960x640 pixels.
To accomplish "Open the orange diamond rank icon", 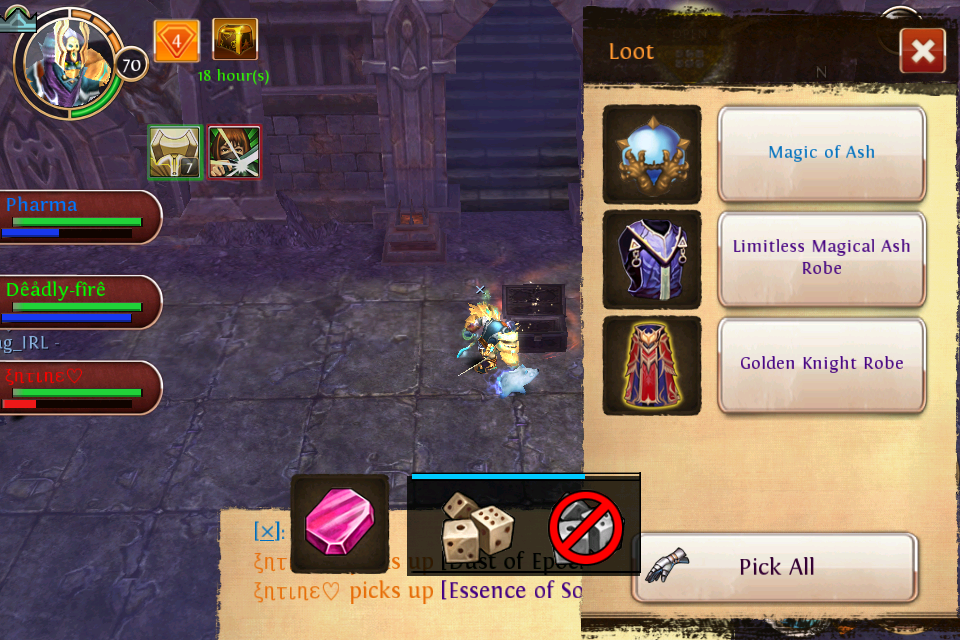I will 177,41.
